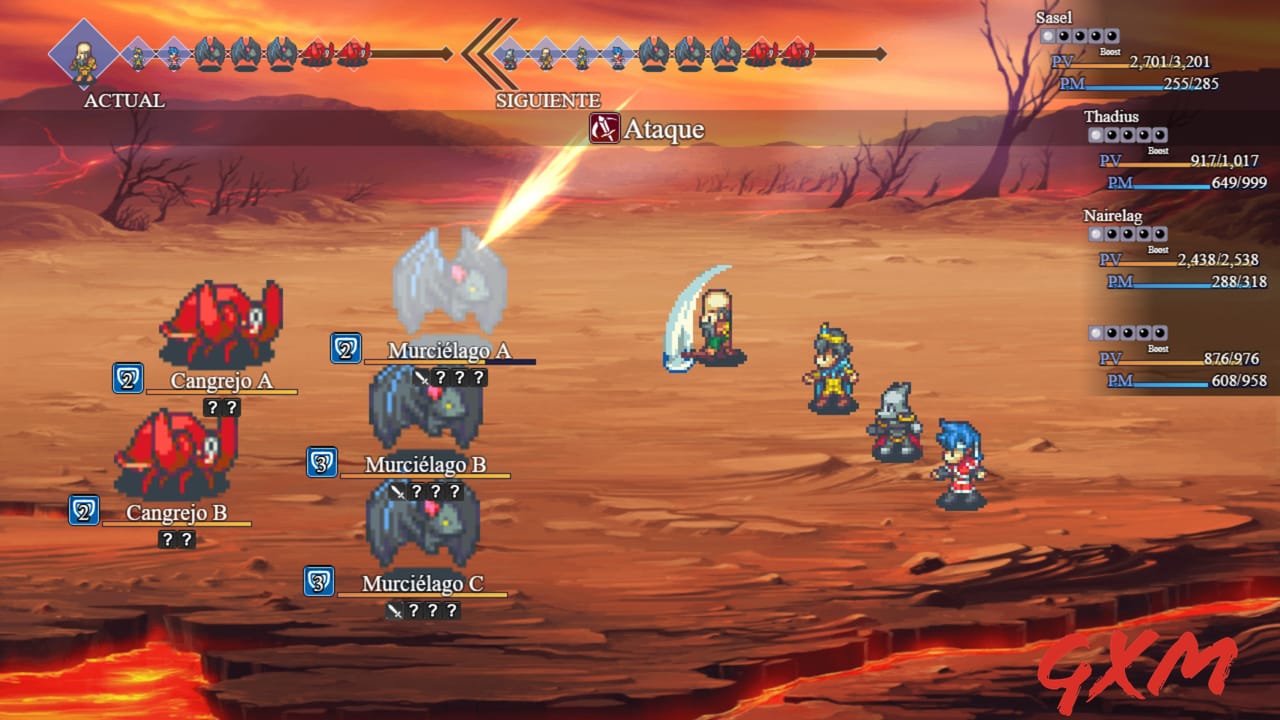Select the SIGUIENTE turn order label
This screenshot has width=1280, height=720.
click(x=546, y=101)
